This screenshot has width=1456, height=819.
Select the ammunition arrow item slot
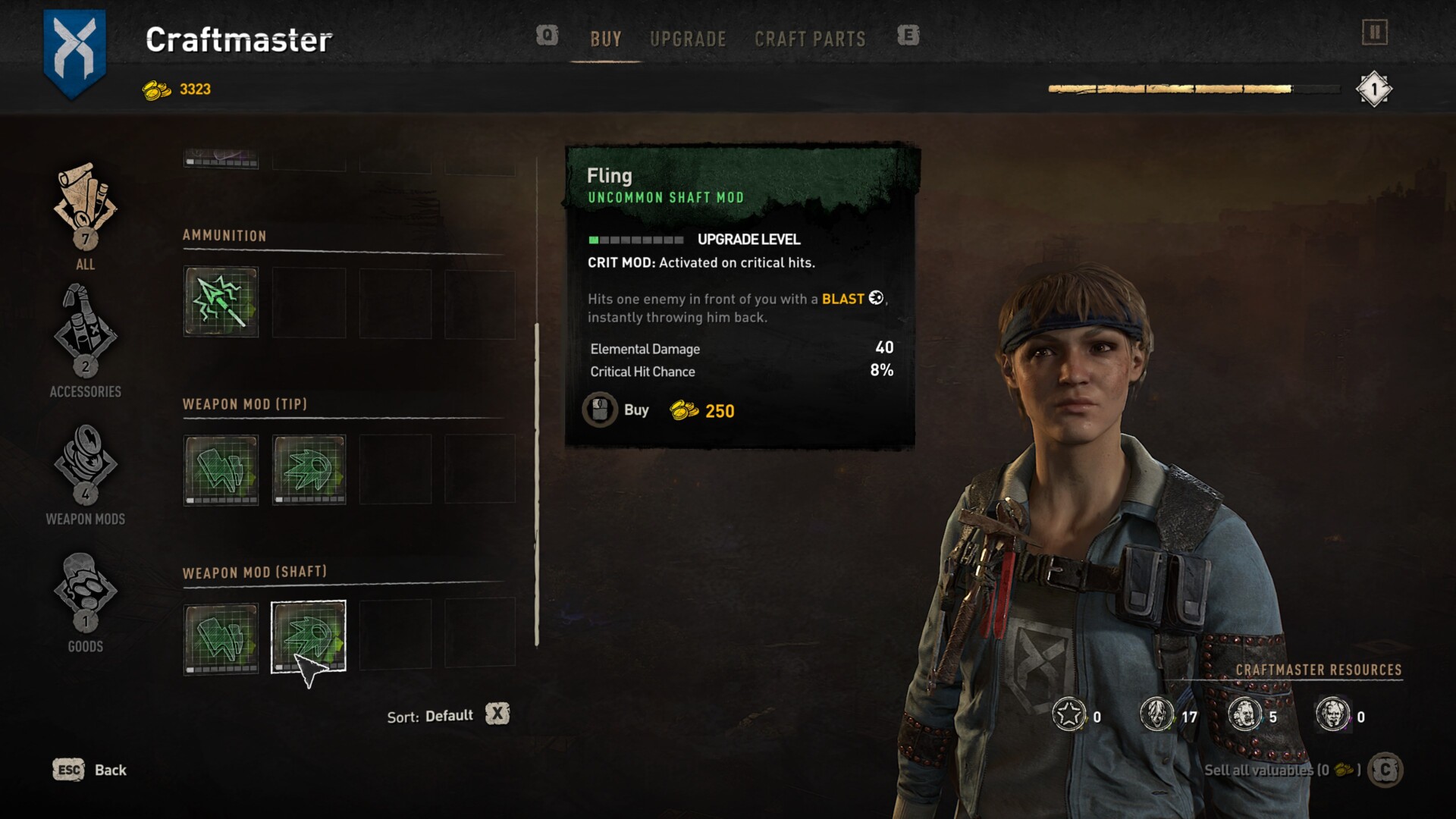click(221, 302)
